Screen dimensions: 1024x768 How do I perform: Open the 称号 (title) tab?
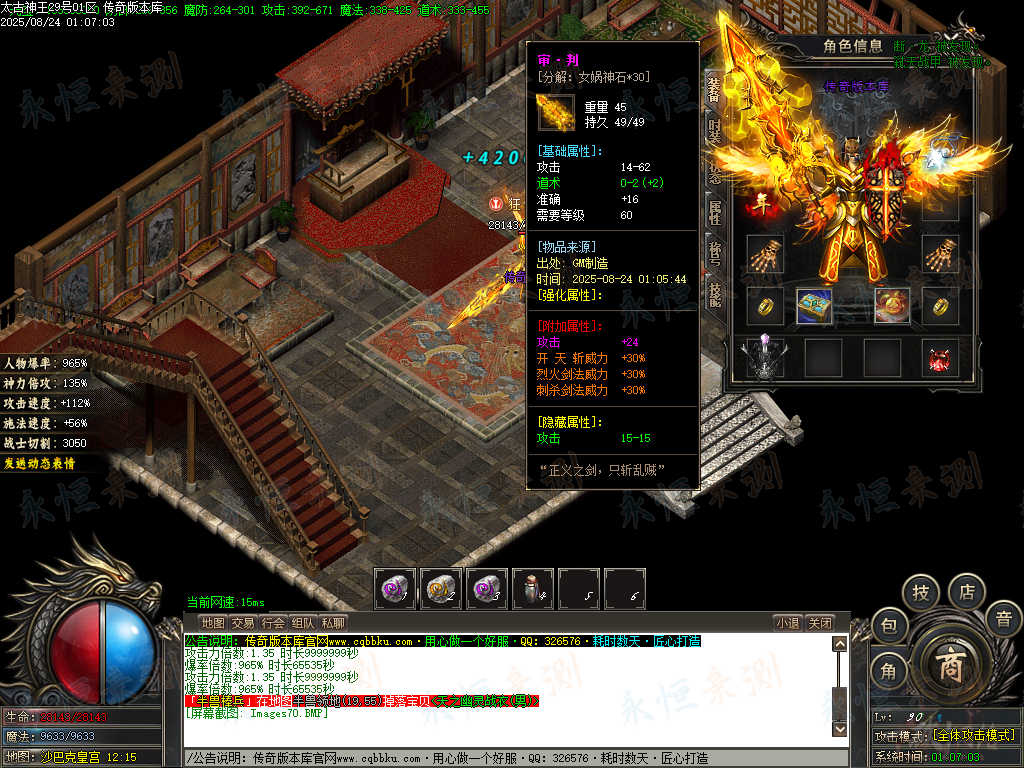(x=714, y=254)
